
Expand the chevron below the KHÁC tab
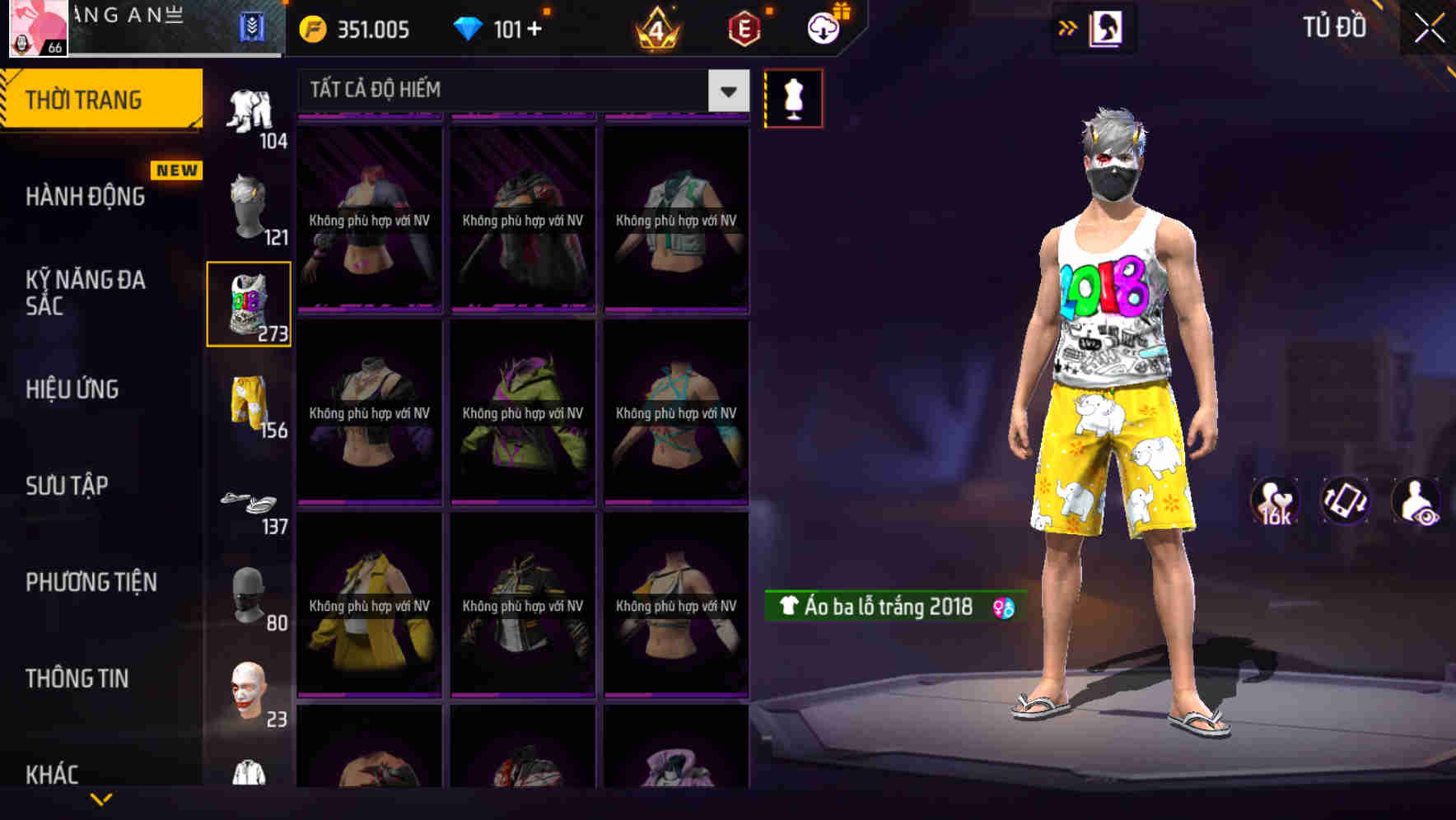pyautogui.click(x=101, y=799)
